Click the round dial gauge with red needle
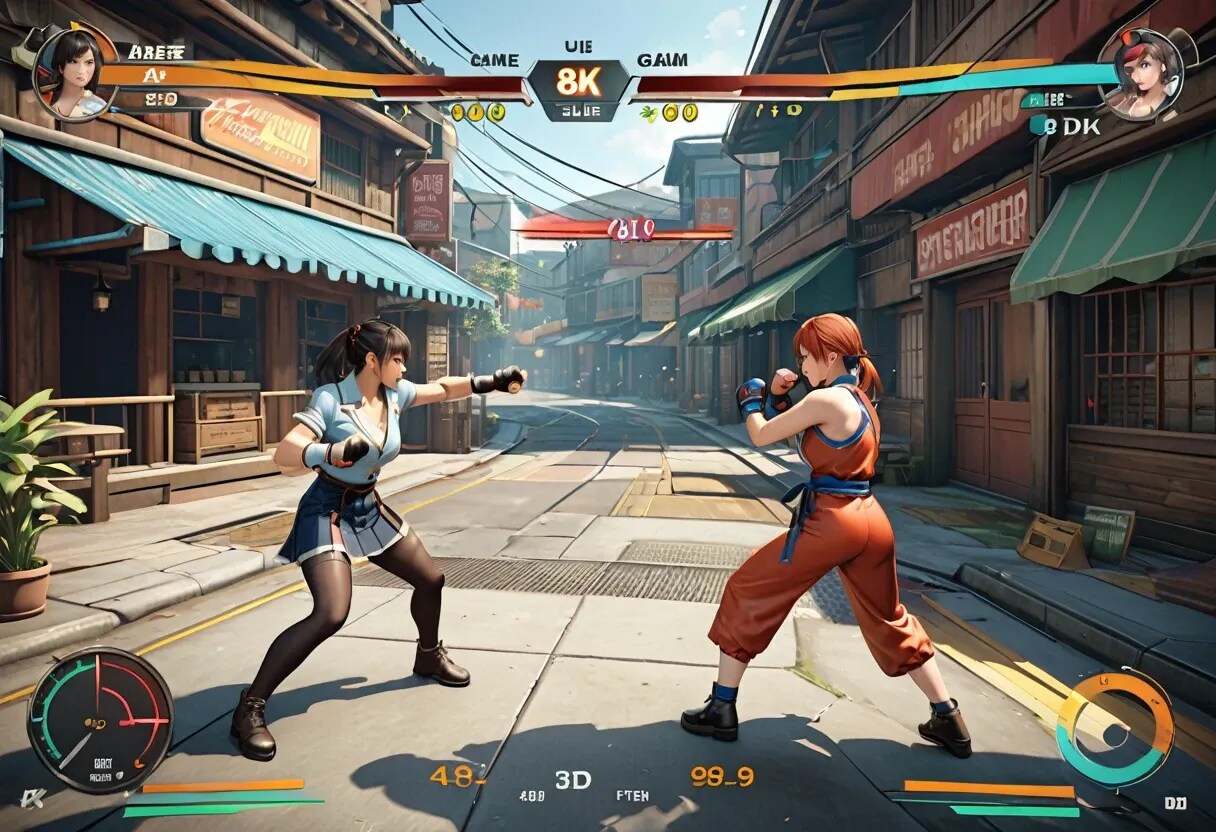Viewport: 1216px width, 832px height. click(99, 719)
